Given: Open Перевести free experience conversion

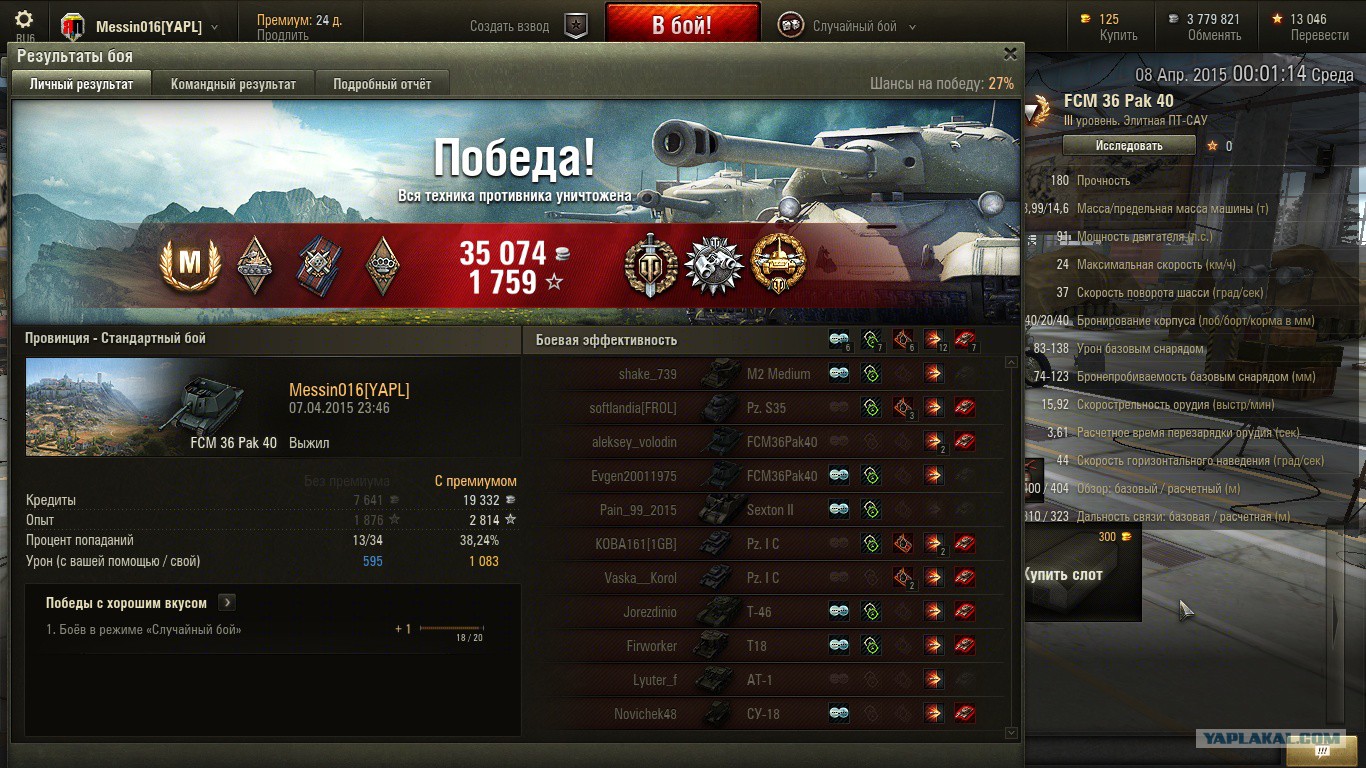Looking at the screenshot, I should [x=1319, y=35].
